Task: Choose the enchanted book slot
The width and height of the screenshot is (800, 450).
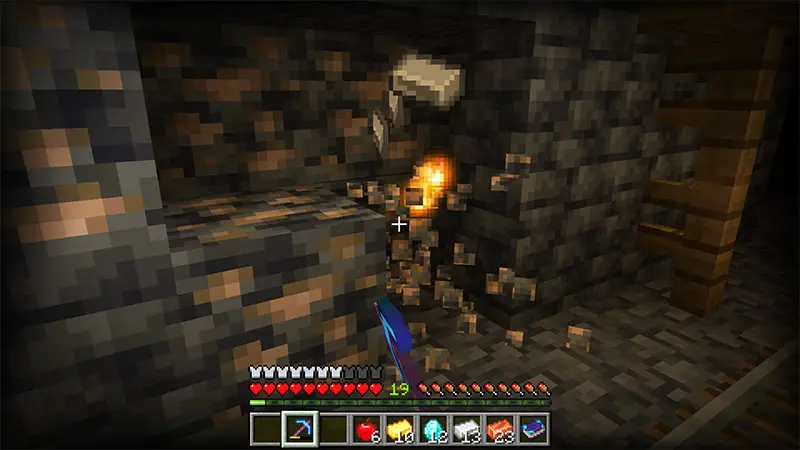Action: tap(532, 428)
